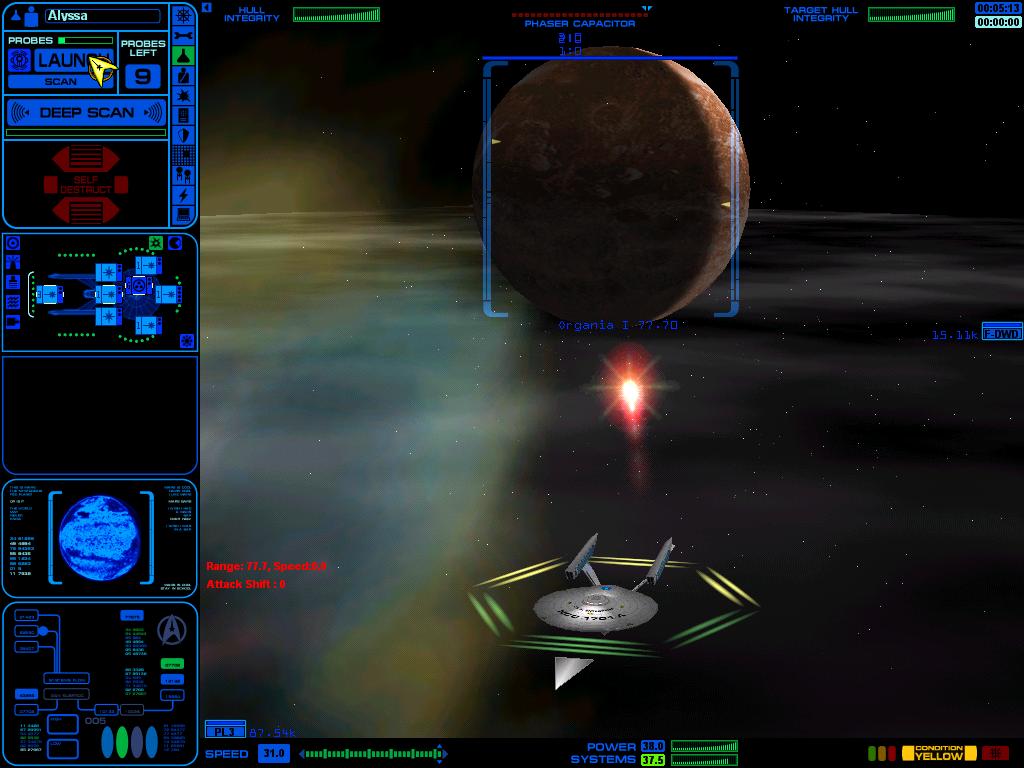
Task: Select the green science flask tab
Action: coord(183,55)
